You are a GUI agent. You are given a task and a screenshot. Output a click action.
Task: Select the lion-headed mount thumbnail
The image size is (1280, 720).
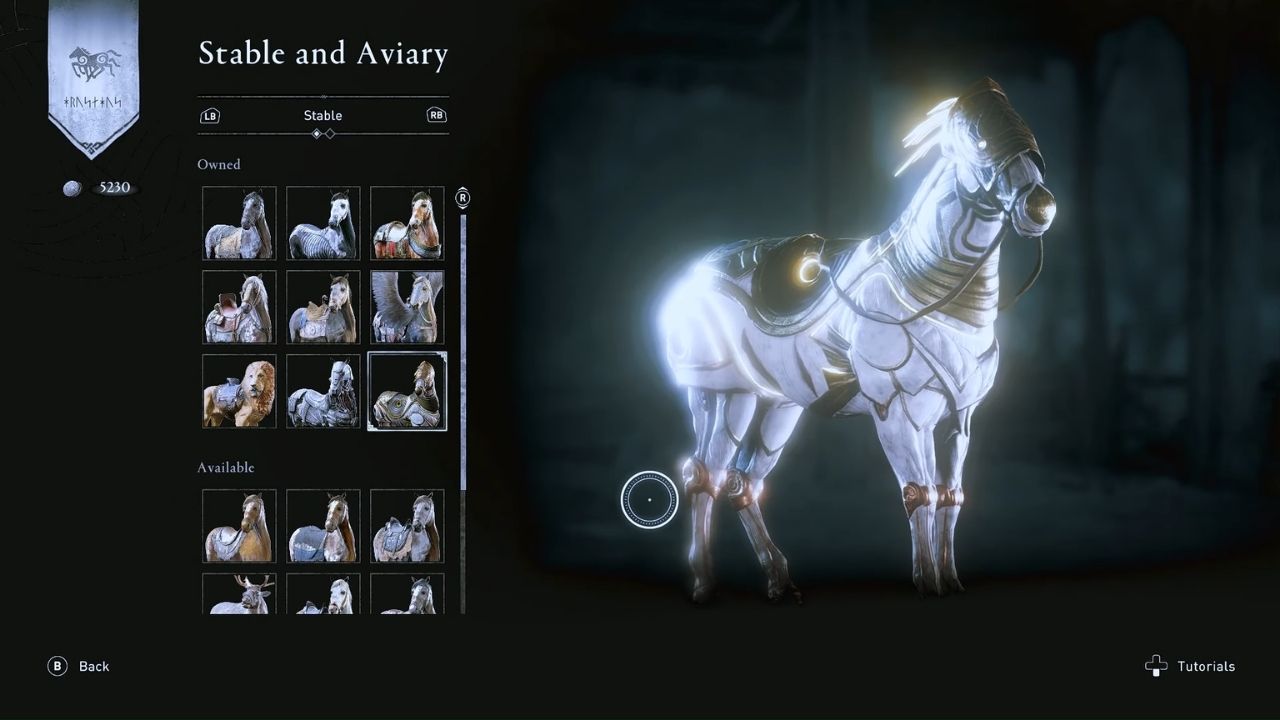click(x=238, y=391)
